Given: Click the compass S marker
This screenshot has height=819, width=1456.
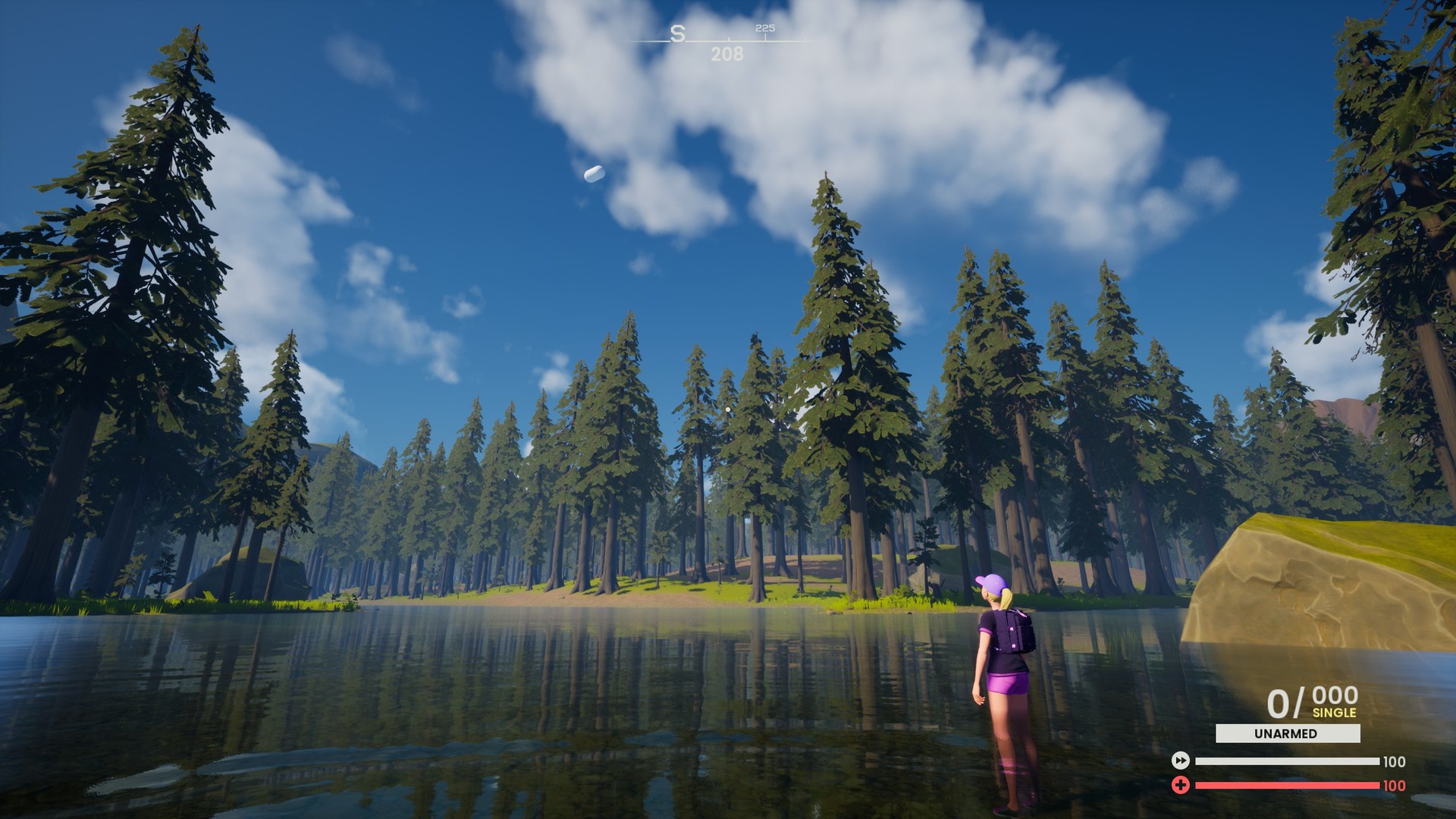Looking at the screenshot, I should point(678,33).
